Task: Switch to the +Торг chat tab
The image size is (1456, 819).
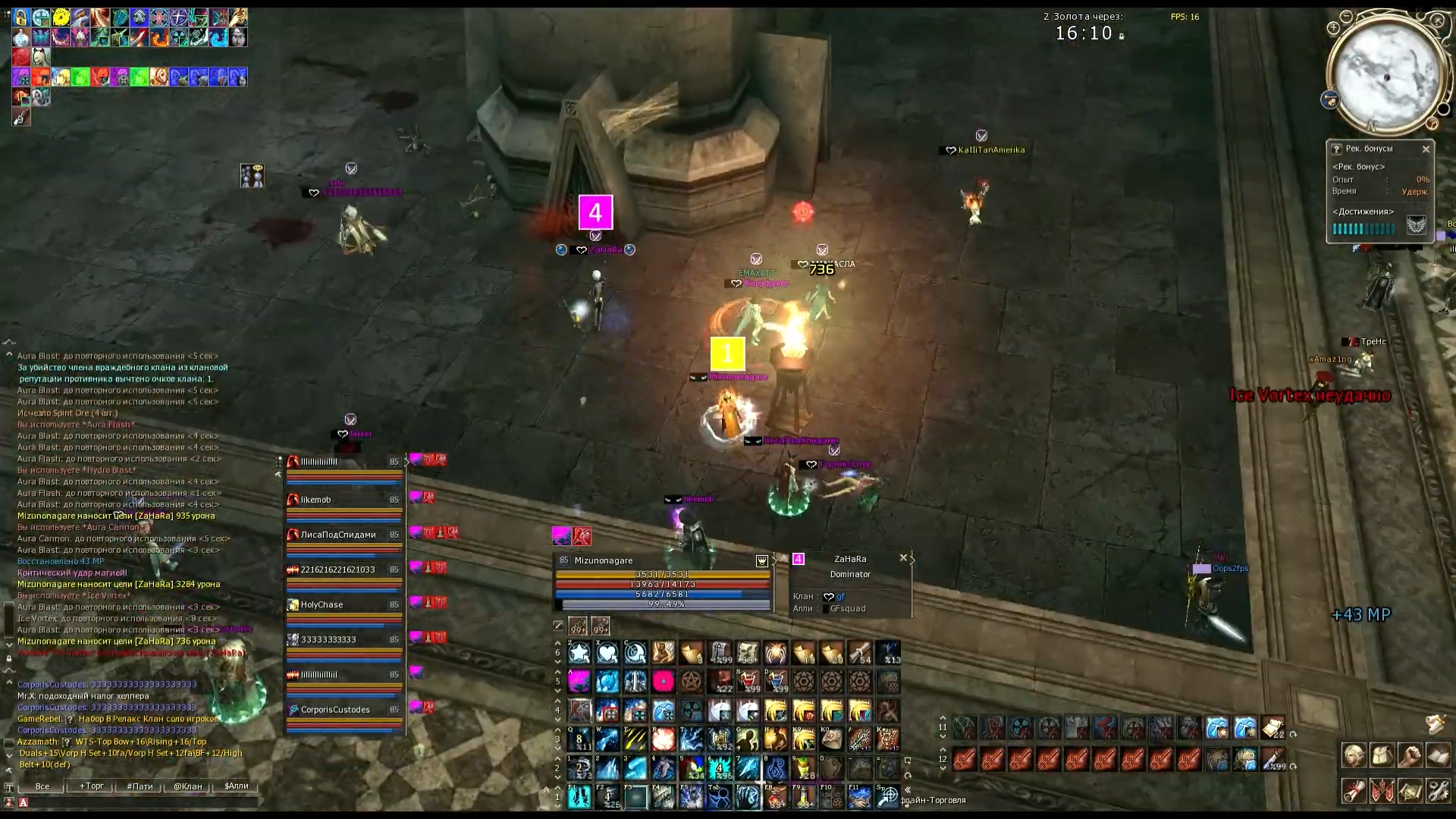Action: point(91,786)
